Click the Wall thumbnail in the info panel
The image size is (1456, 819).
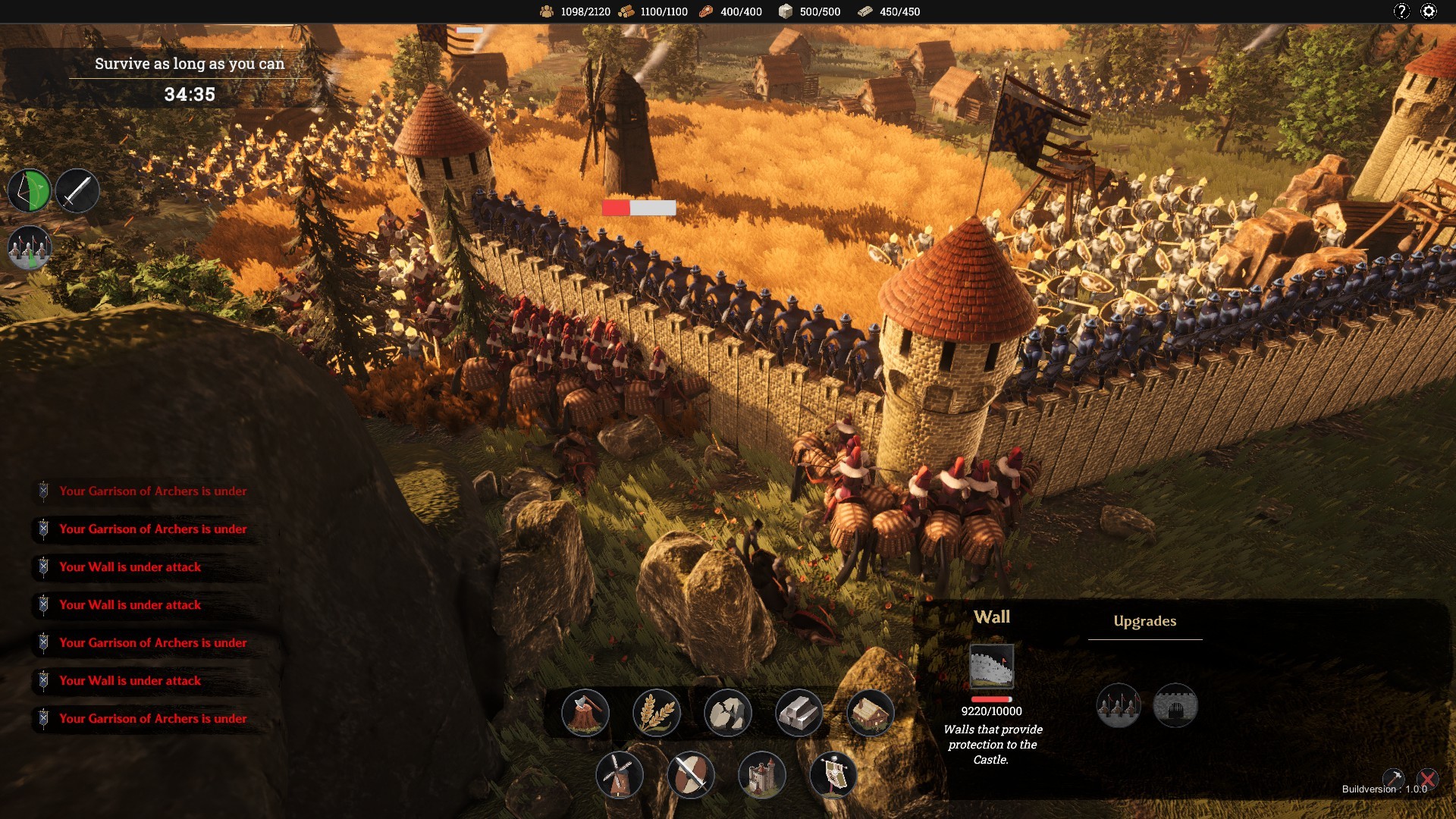coord(992,667)
